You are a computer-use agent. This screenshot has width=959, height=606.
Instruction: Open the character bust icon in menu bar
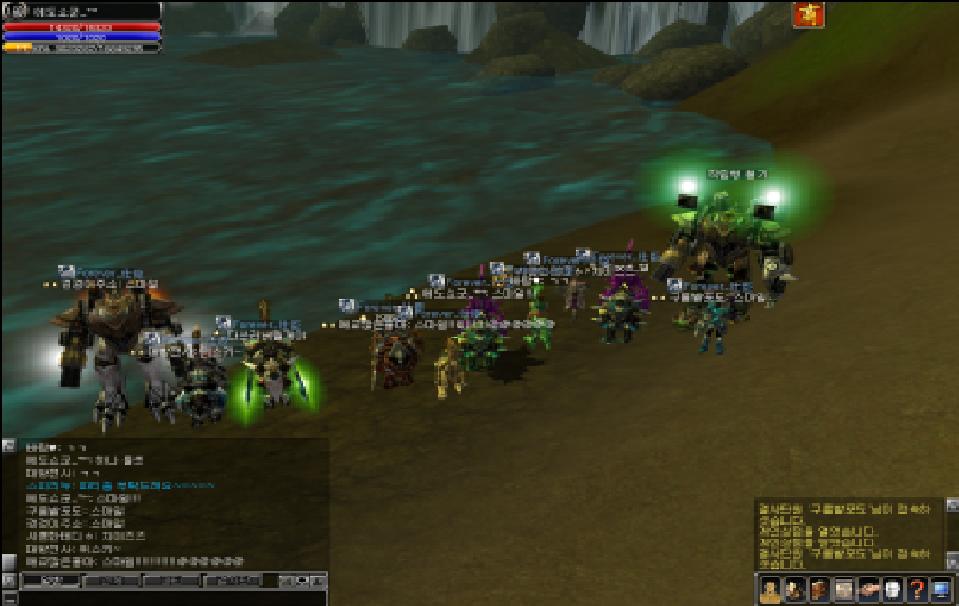tap(770, 589)
